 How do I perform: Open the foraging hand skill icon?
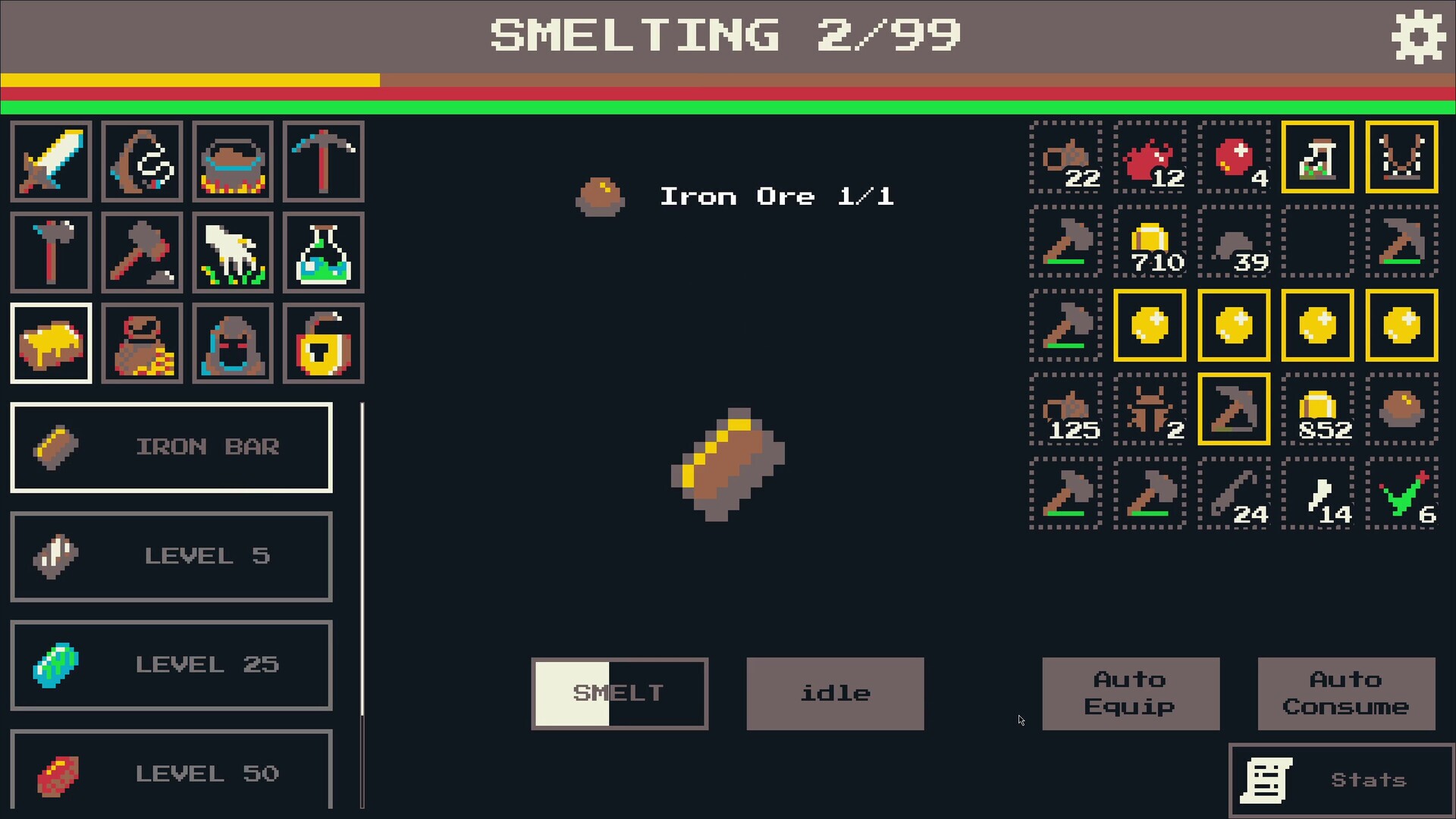[x=233, y=253]
